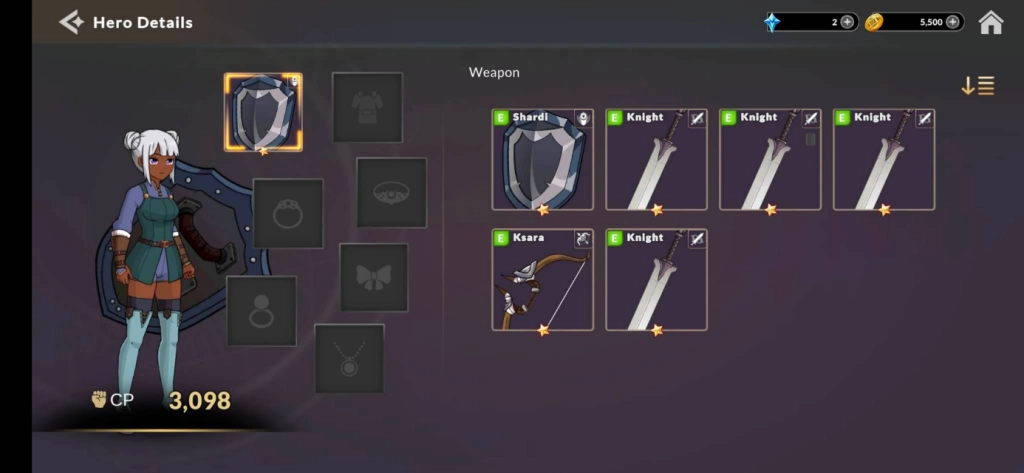Viewport: 1024px width, 473px height.
Task: Return to the home screen
Action: pyautogui.click(x=990, y=22)
